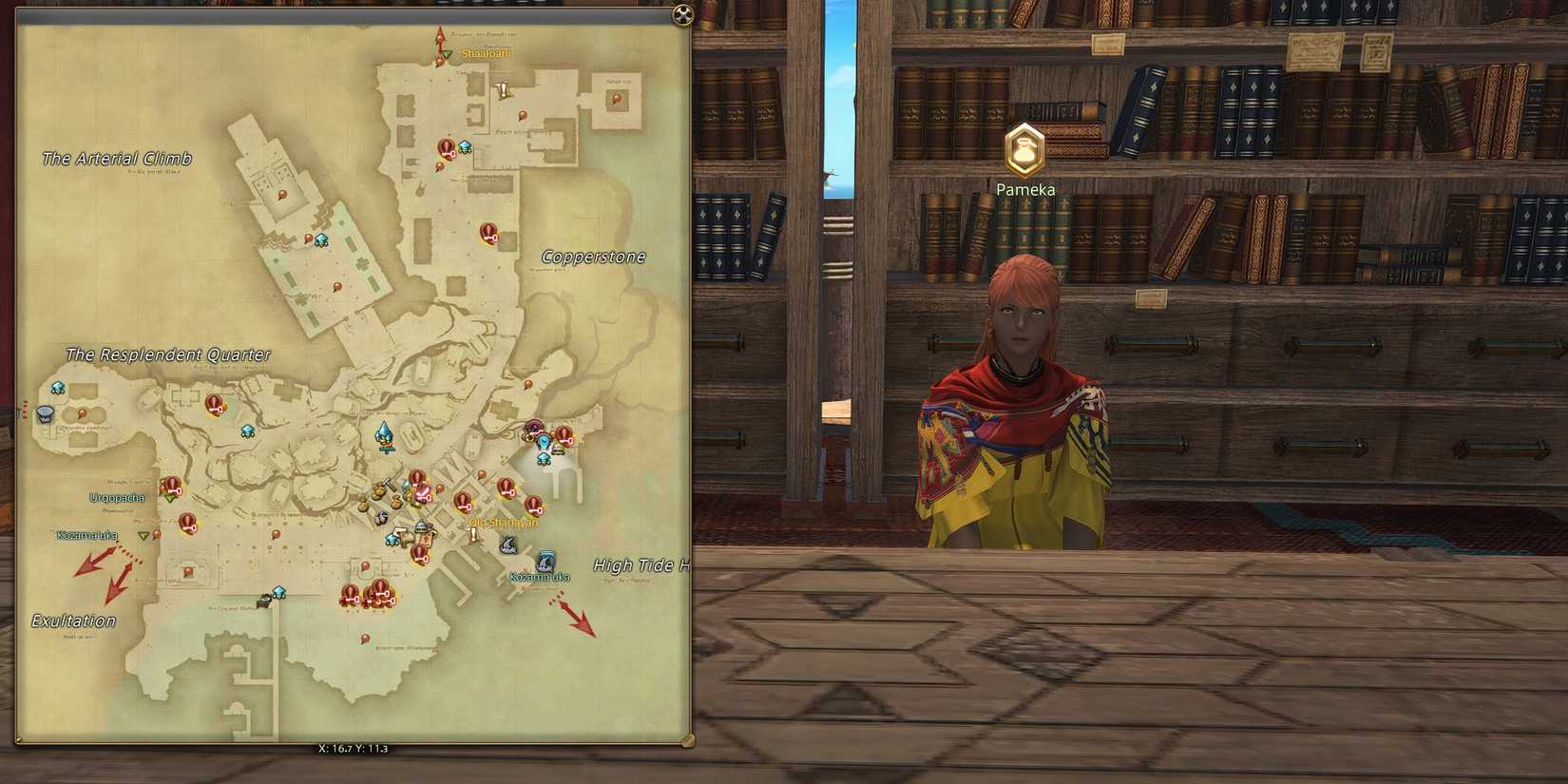Select the vendor gil-bag icon in the market cluster
Viewport: 1568px width, 784px height.
click(397, 499)
